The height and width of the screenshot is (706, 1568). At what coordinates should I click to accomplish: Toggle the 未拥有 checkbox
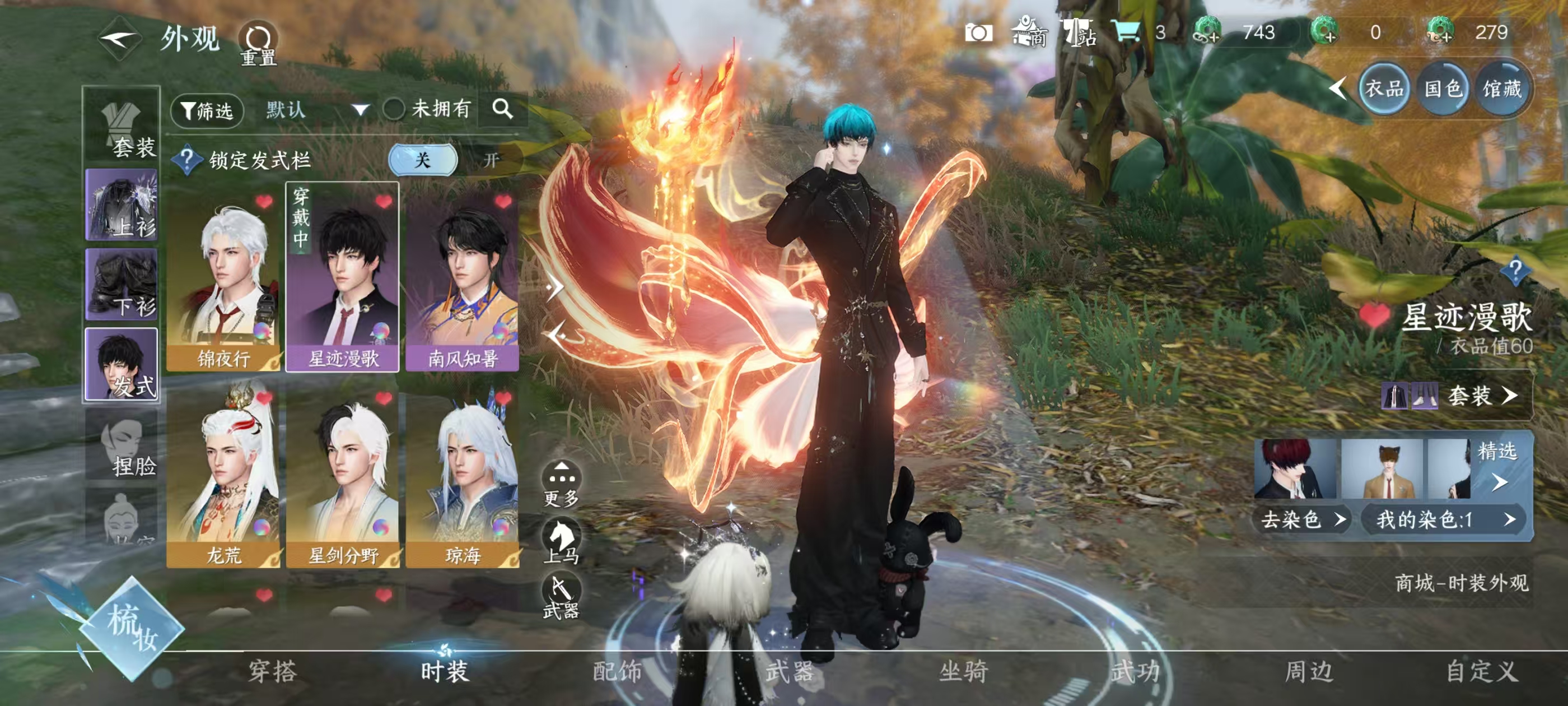pyautogui.click(x=394, y=110)
